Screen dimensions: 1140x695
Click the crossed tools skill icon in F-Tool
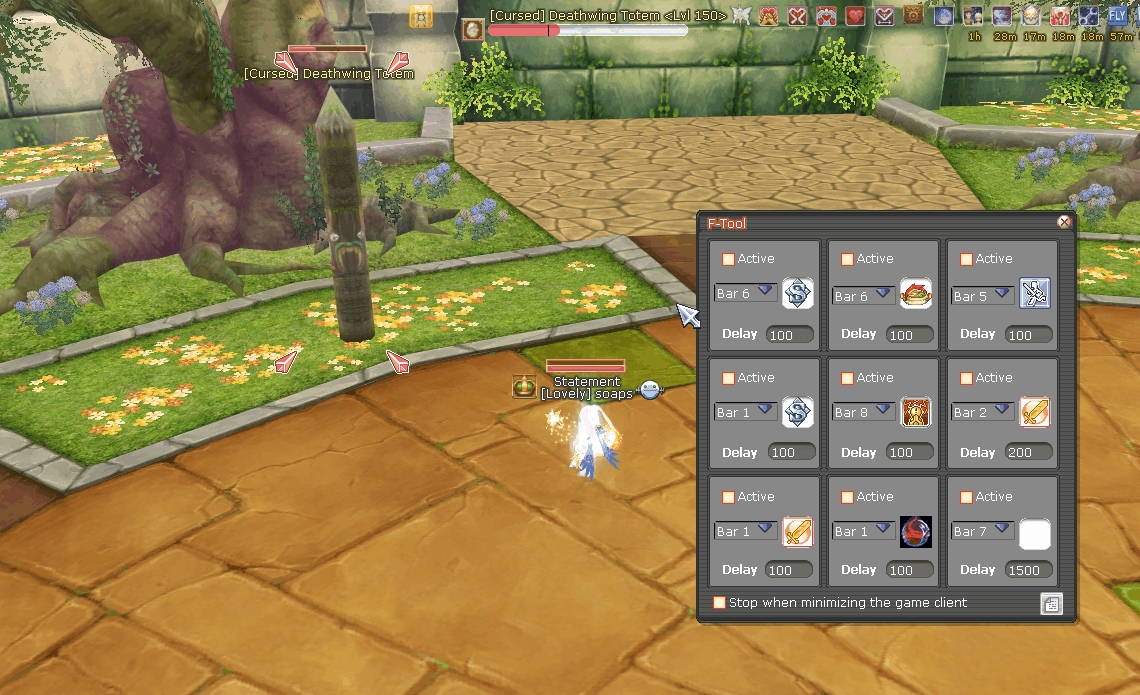click(x=1035, y=293)
